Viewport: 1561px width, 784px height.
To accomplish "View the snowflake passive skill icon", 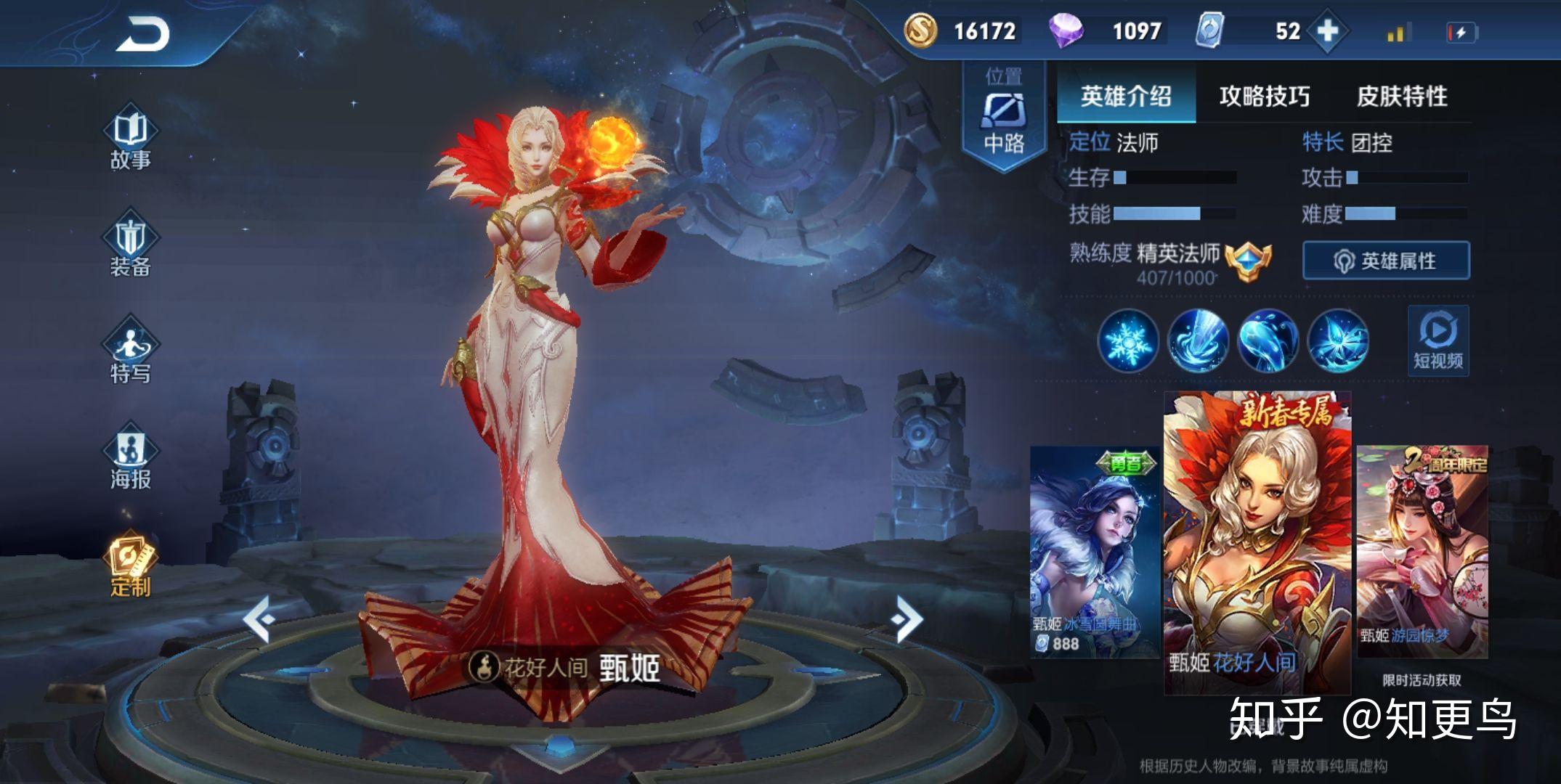I will [x=1128, y=340].
